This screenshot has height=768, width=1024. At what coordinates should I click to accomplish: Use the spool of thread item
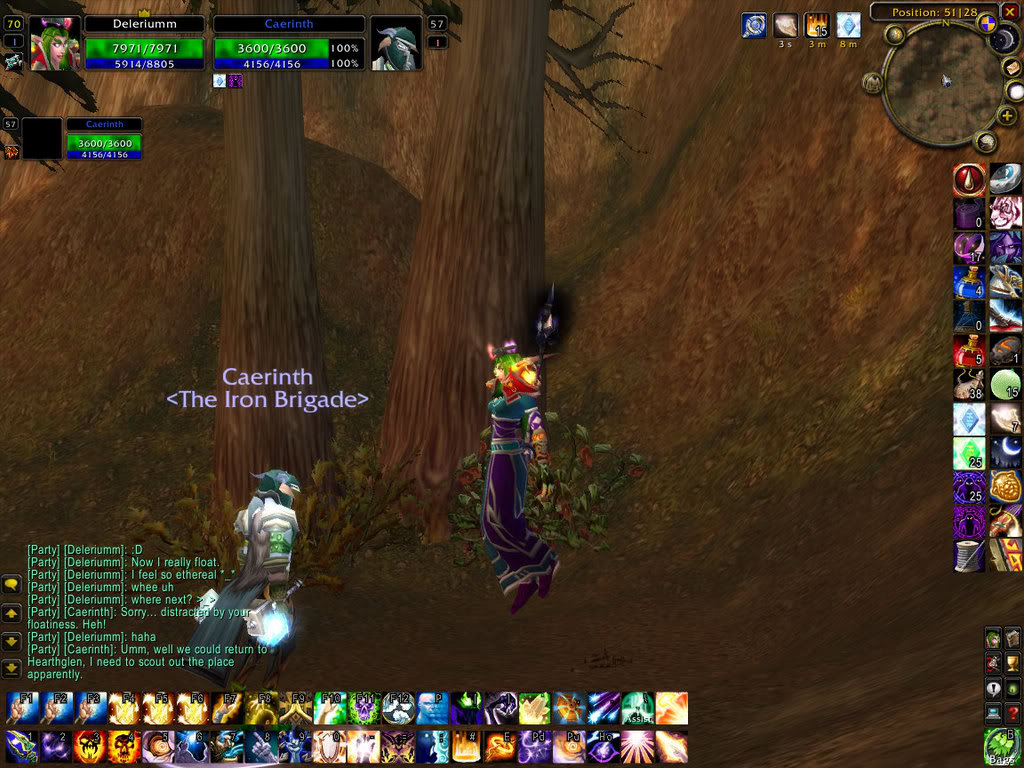(969, 555)
